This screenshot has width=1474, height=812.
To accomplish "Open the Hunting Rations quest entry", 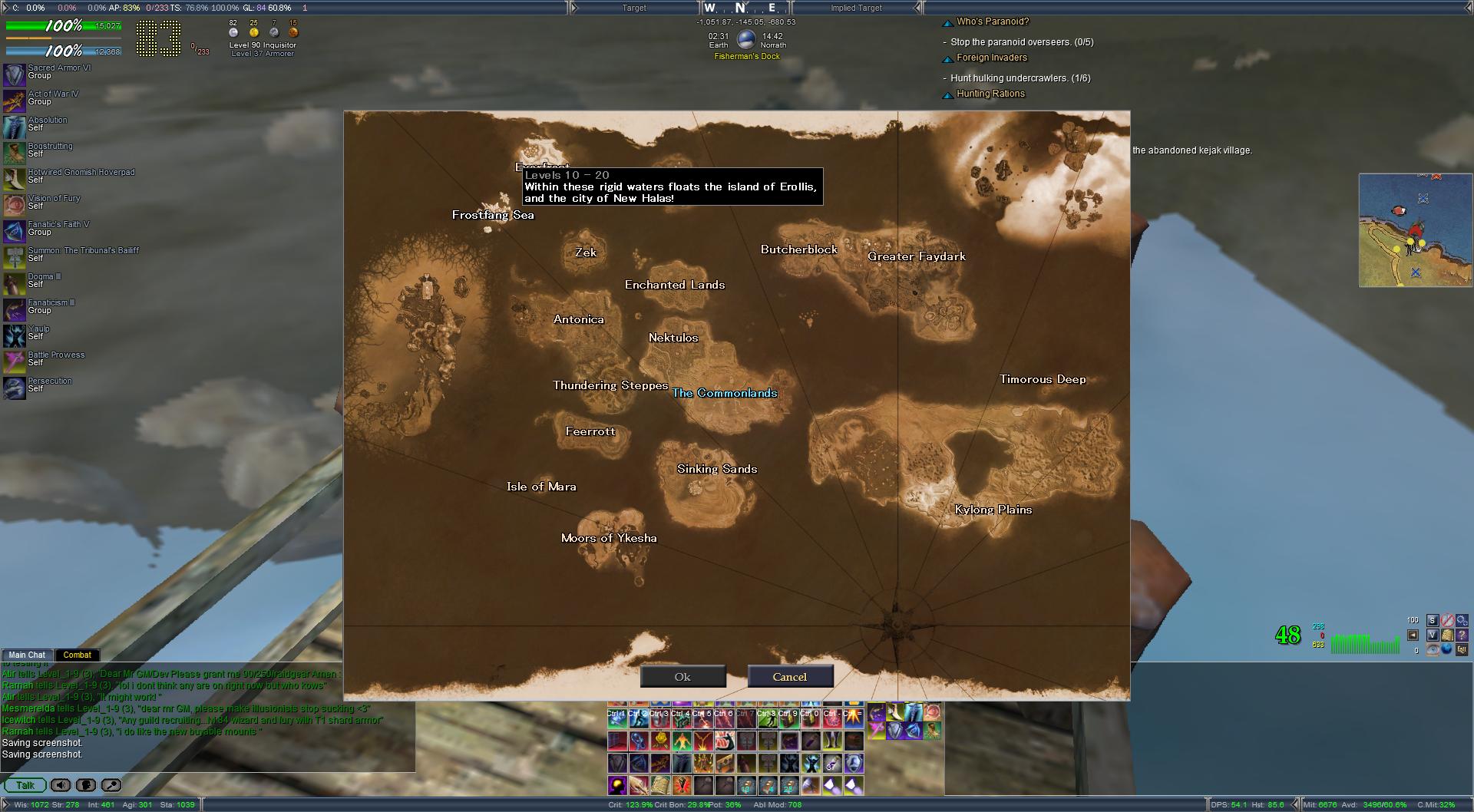I will point(990,94).
